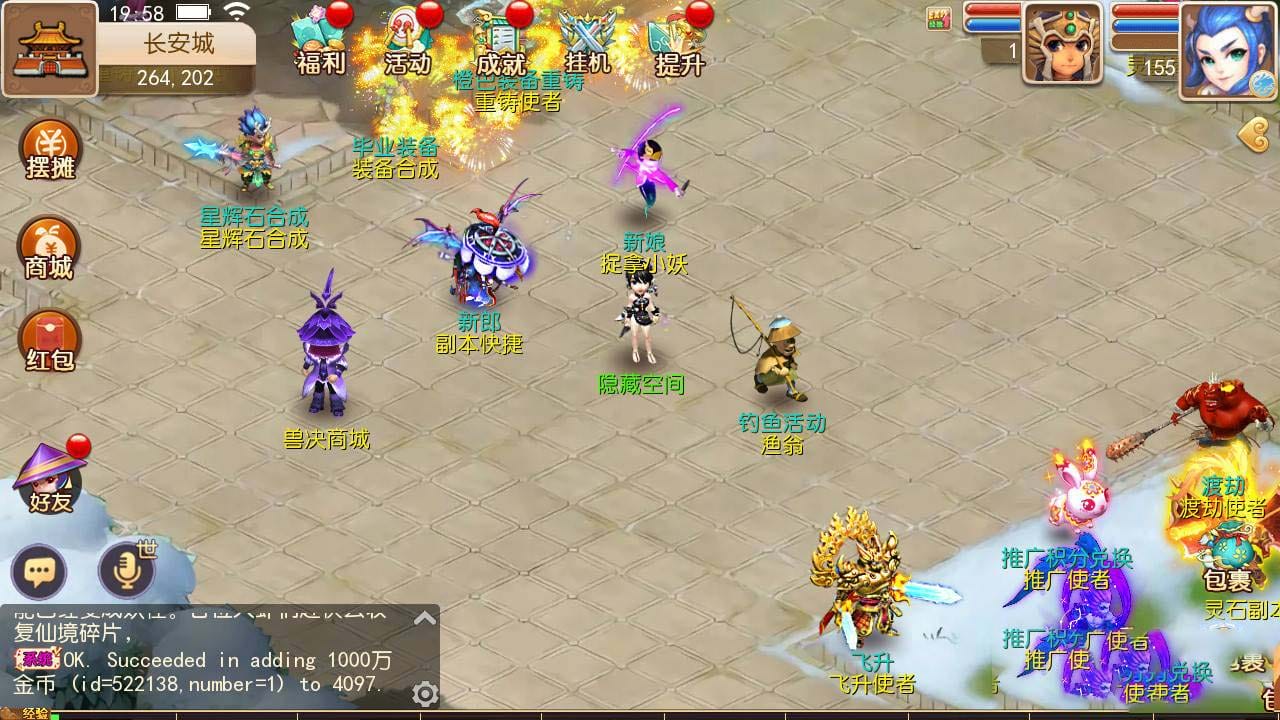Open the chat settings gear options
Image resolution: width=1280 pixels, height=720 pixels.
coord(424,691)
